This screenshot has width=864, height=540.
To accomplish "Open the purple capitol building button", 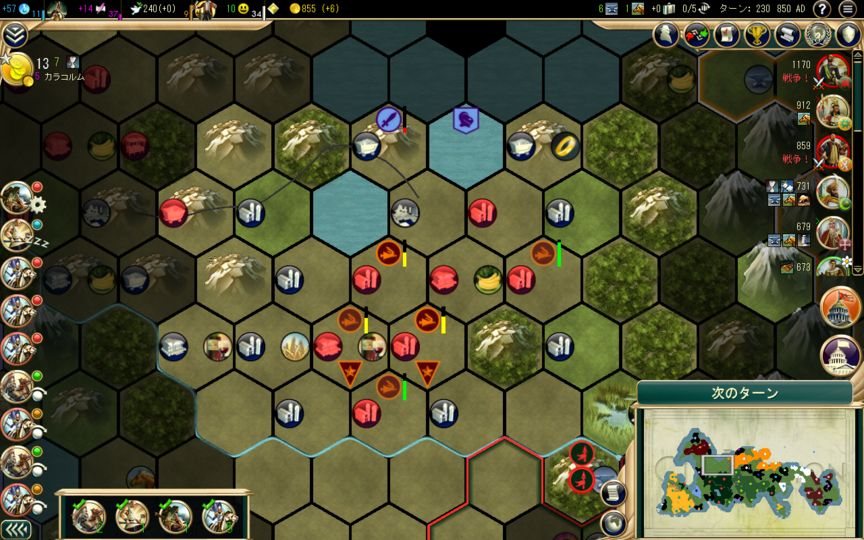I will click(840, 355).
